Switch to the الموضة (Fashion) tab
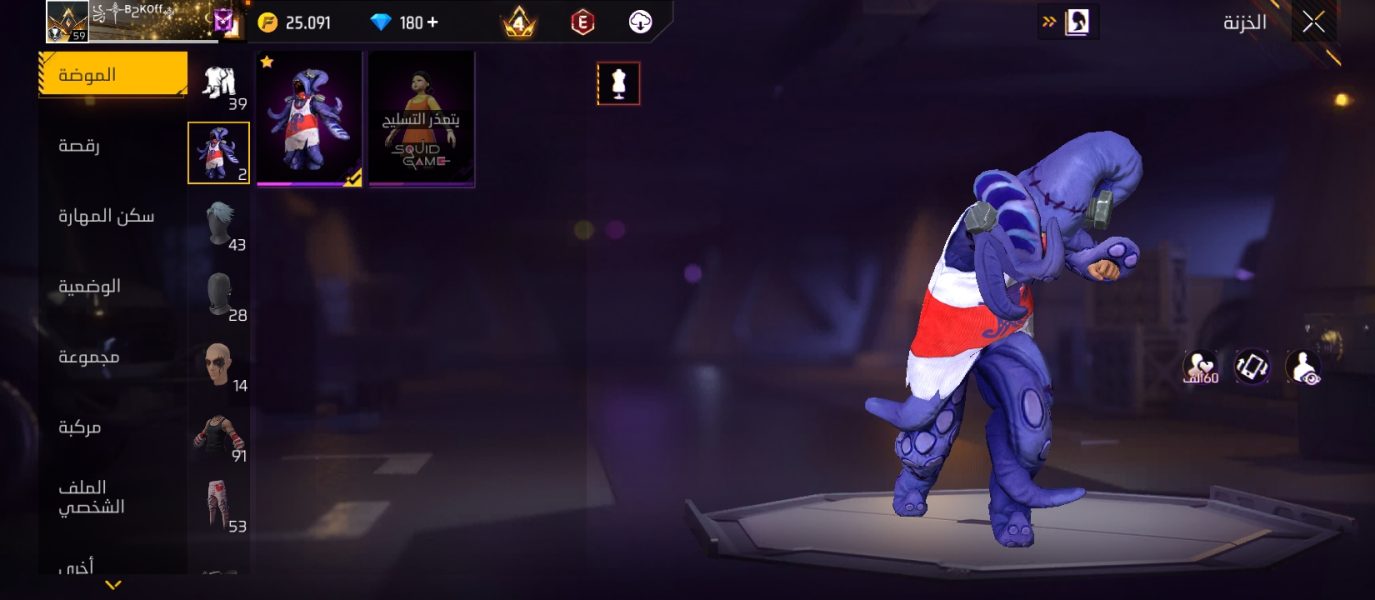 click(x=112, y=75)
